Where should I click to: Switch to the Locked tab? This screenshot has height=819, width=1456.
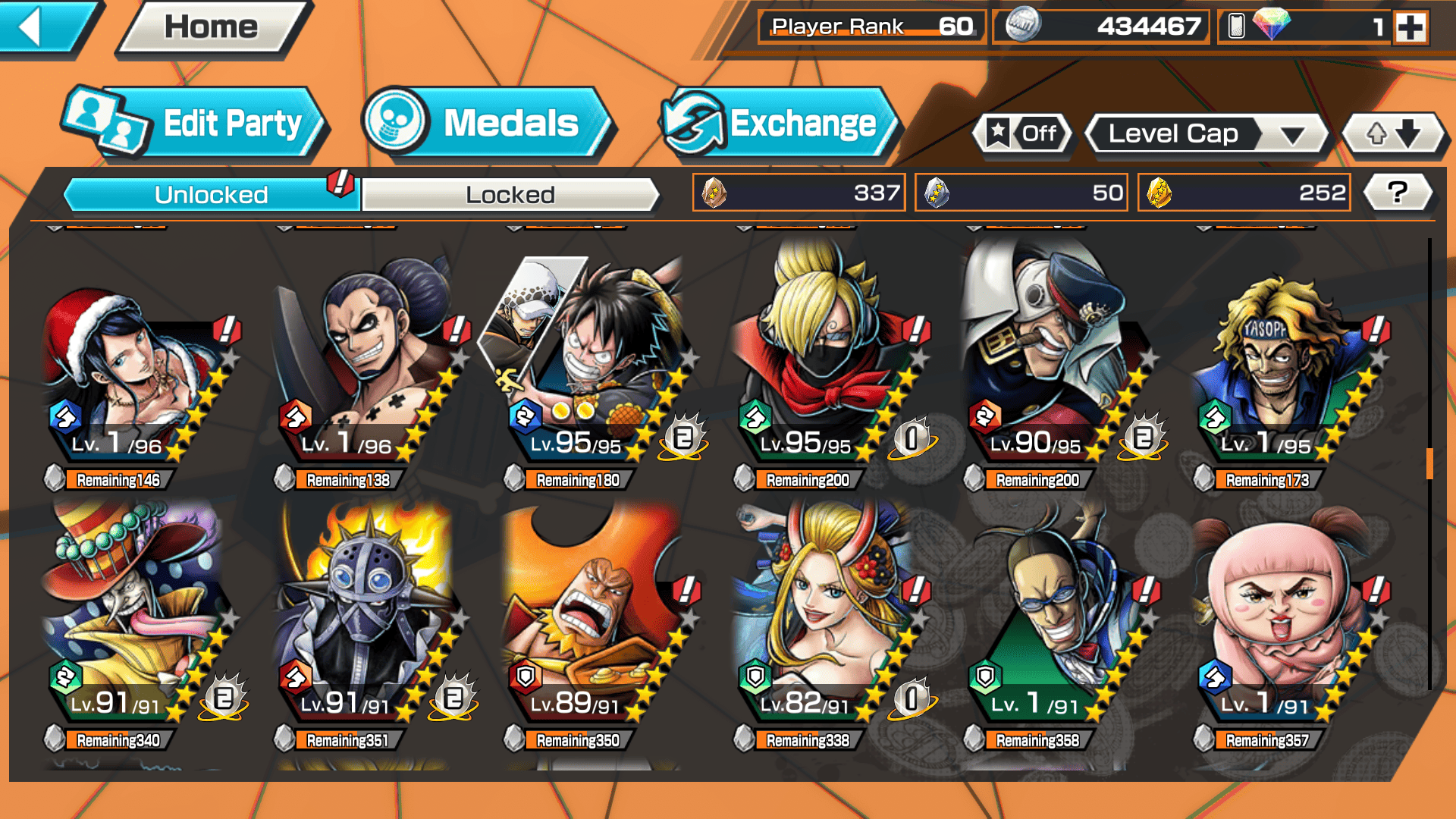[x=510, y=195]
